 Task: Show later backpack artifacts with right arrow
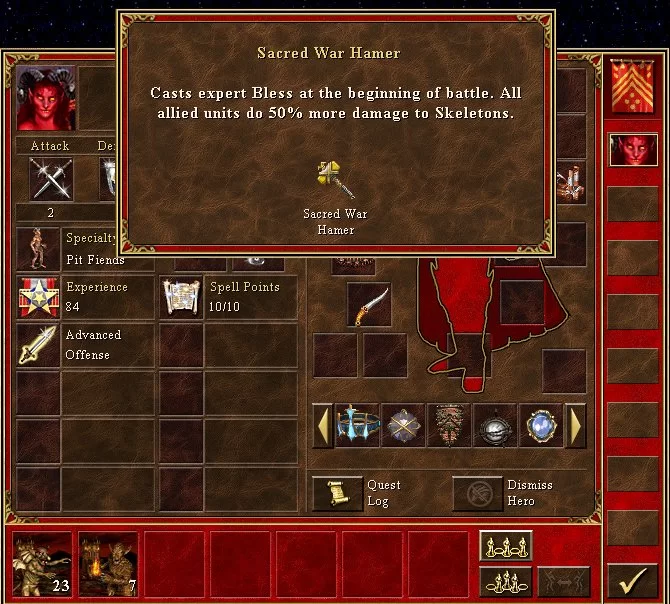(575, 425)
